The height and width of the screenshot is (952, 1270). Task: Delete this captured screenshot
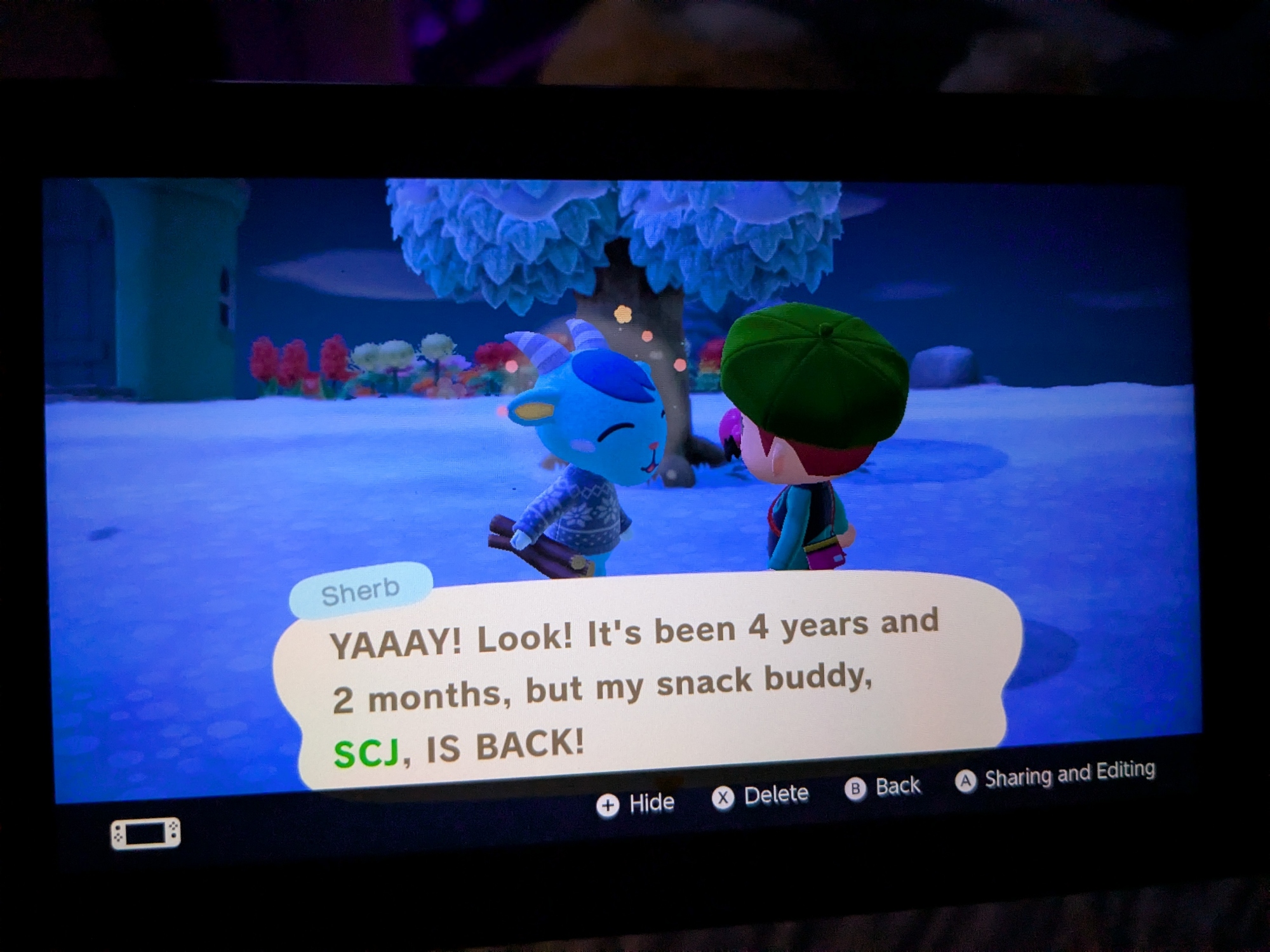761,796
